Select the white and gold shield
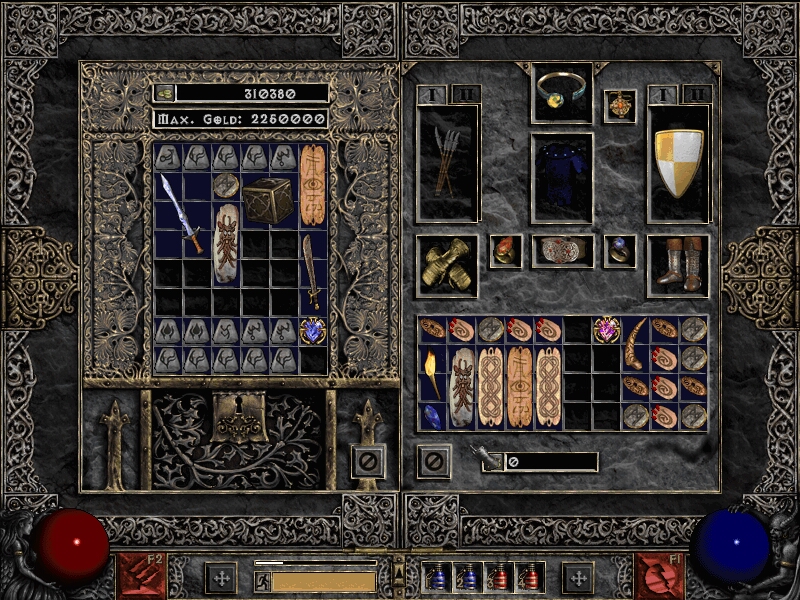 point(679,163)
